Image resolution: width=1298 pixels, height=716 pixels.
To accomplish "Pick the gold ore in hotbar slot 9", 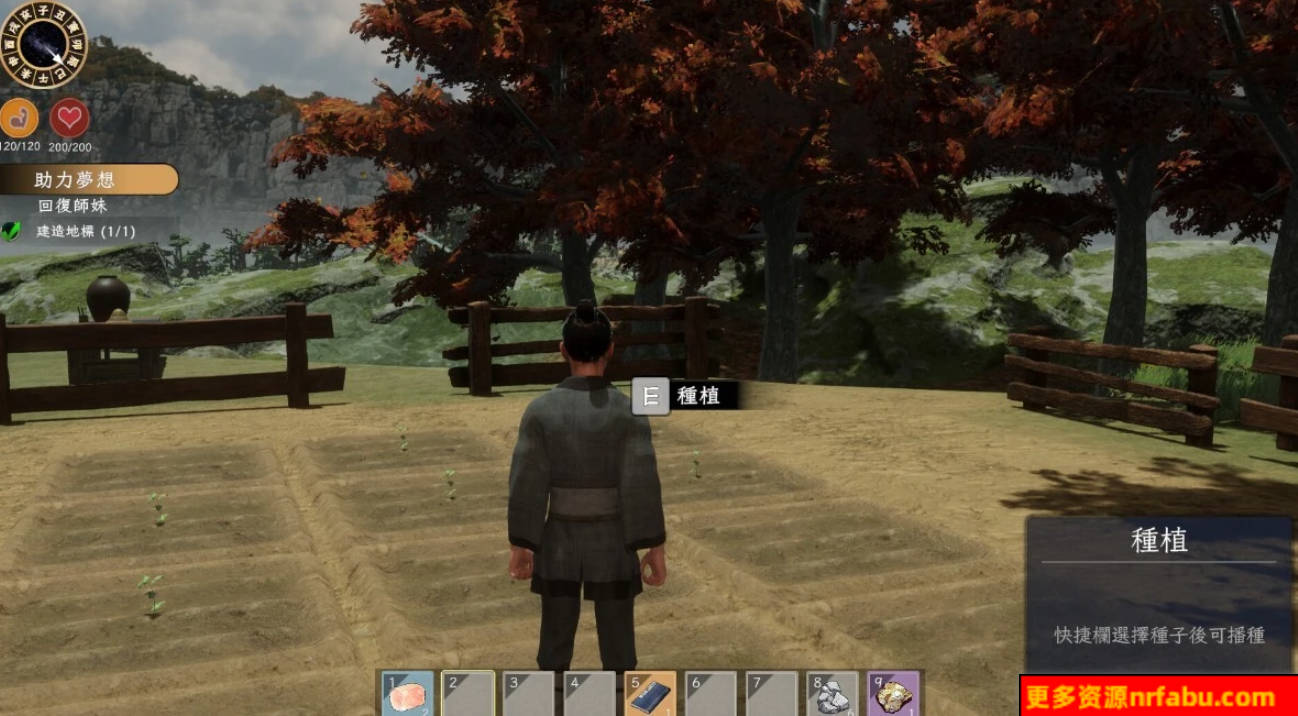I will point(892,695).
